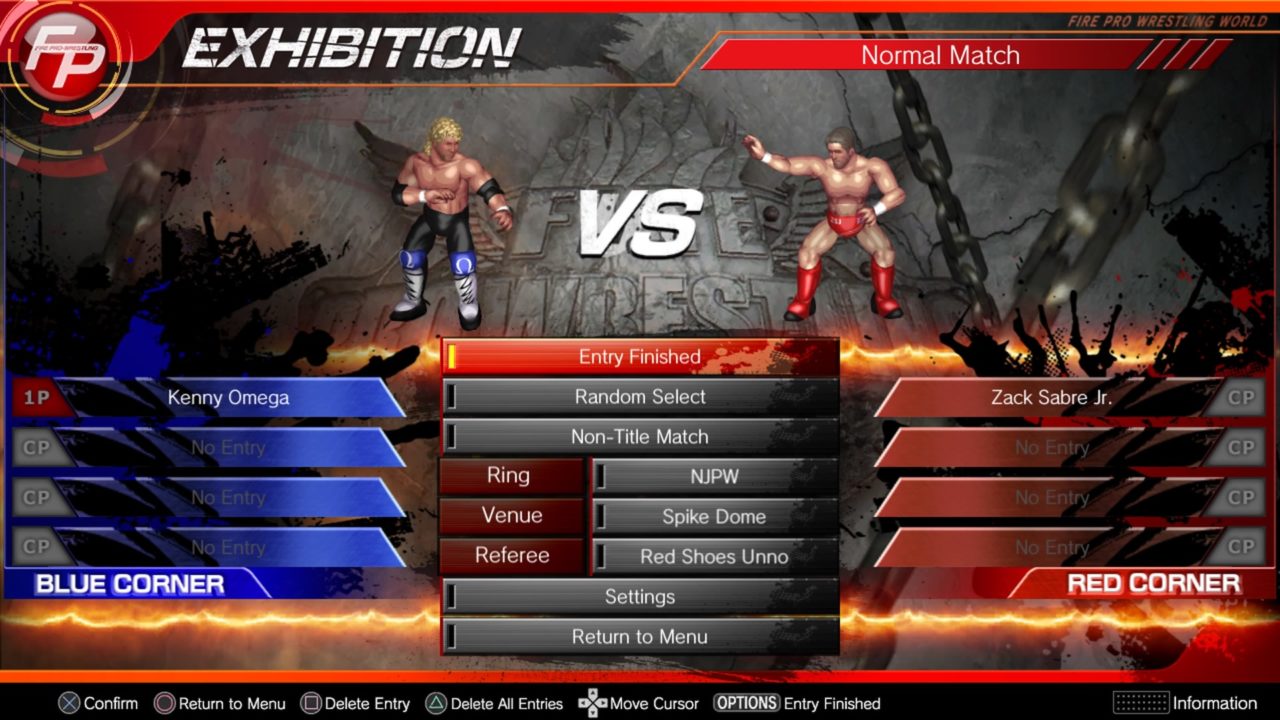Pick the Spike Dome venue entry

[714, 517]
